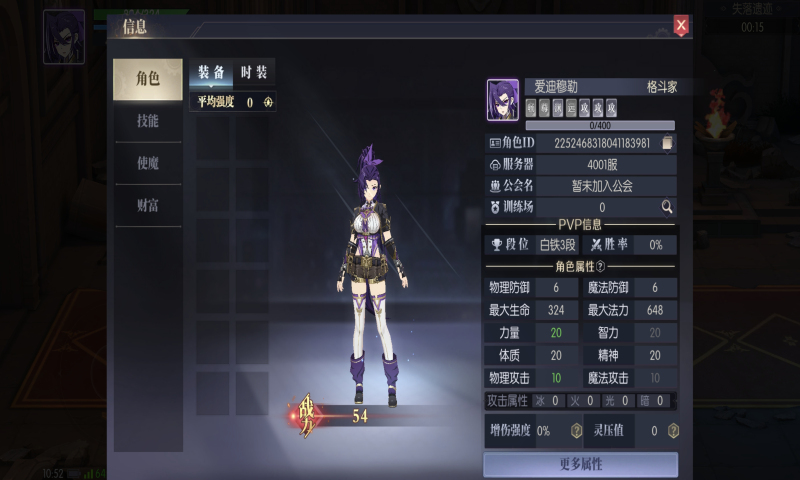Image resolution: width=800 pixels, height=480 pixels.
Task: Select the 角色 character tab
Action: pyautogui.click(x=147, y=80)
